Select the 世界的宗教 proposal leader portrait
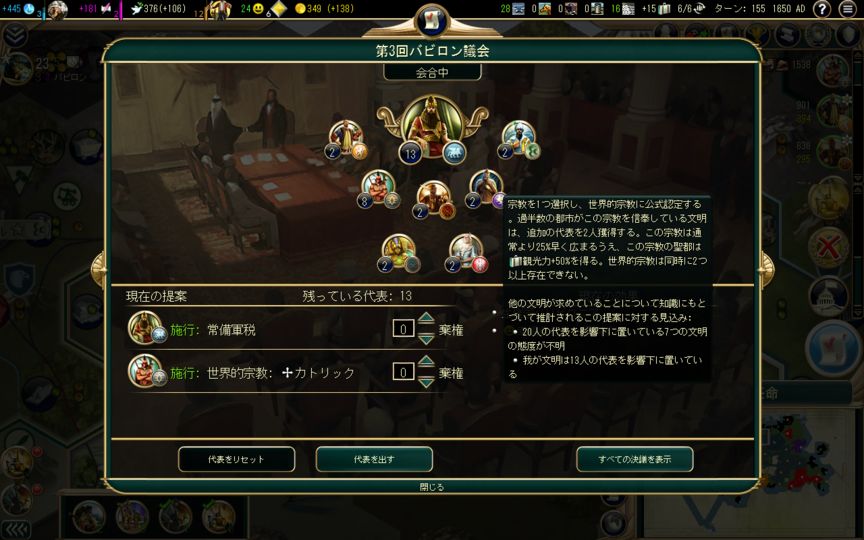Screen dimensions: 864x540 click(x=144, y=372)
